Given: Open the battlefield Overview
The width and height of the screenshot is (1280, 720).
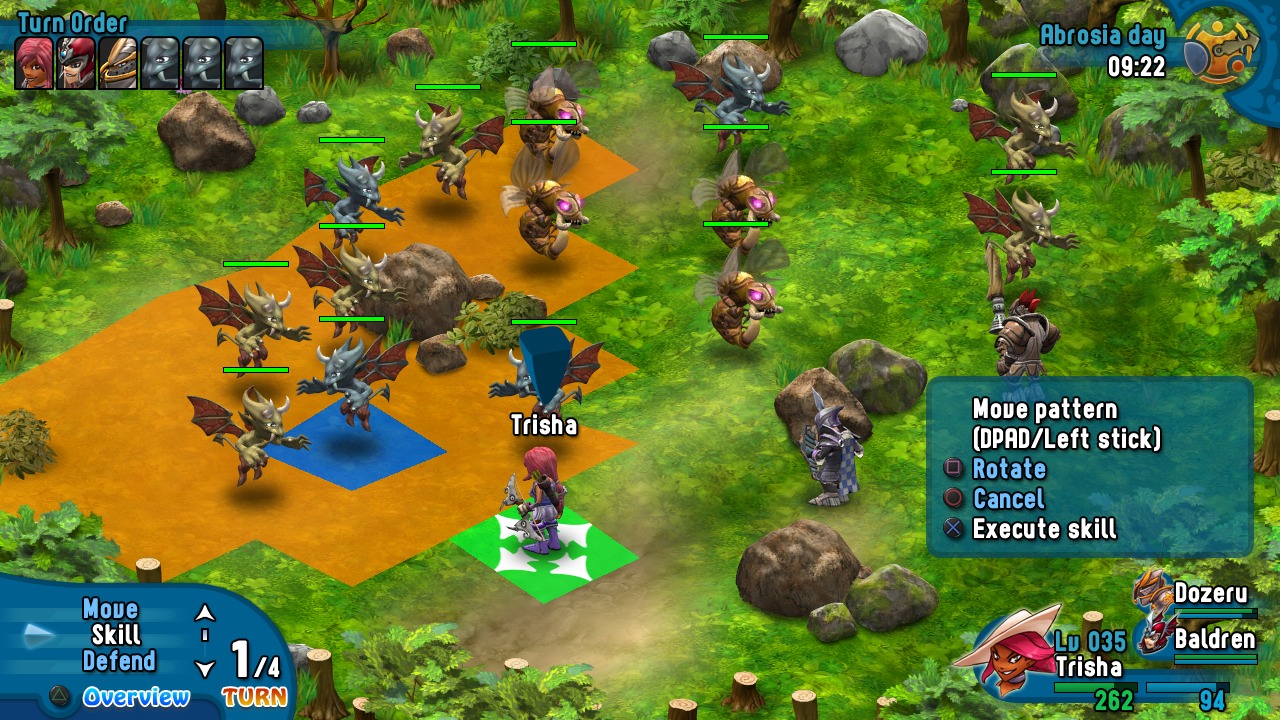Looking at the screenshot, I should click(x=135, y=697).
